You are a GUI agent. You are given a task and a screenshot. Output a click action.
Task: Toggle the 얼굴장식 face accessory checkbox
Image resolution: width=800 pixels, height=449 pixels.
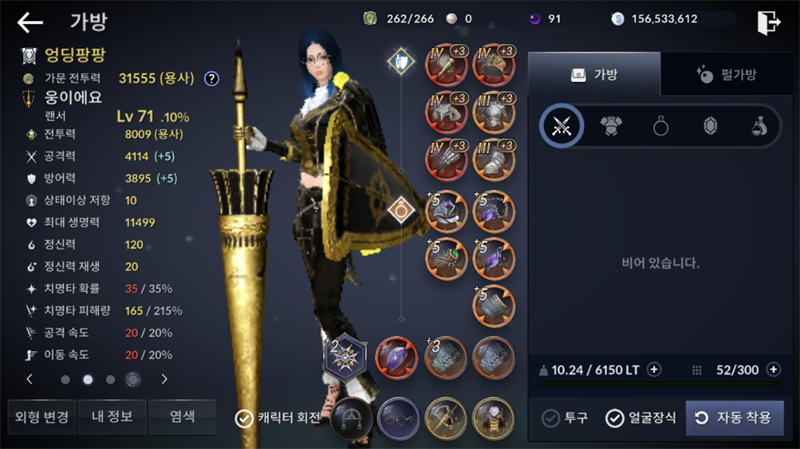[615, 418]
